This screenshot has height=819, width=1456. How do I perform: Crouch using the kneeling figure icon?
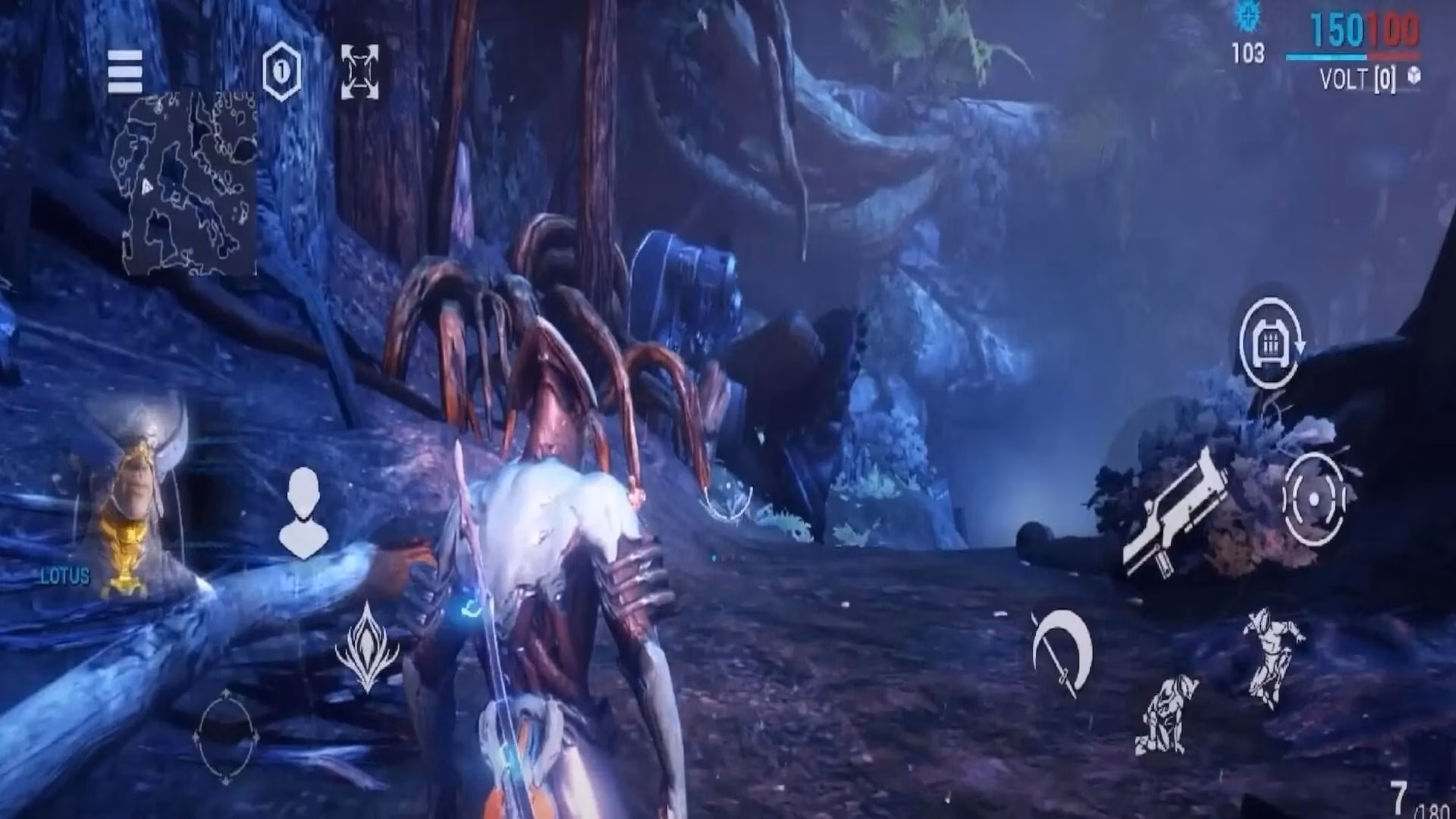pos(1166,715)
